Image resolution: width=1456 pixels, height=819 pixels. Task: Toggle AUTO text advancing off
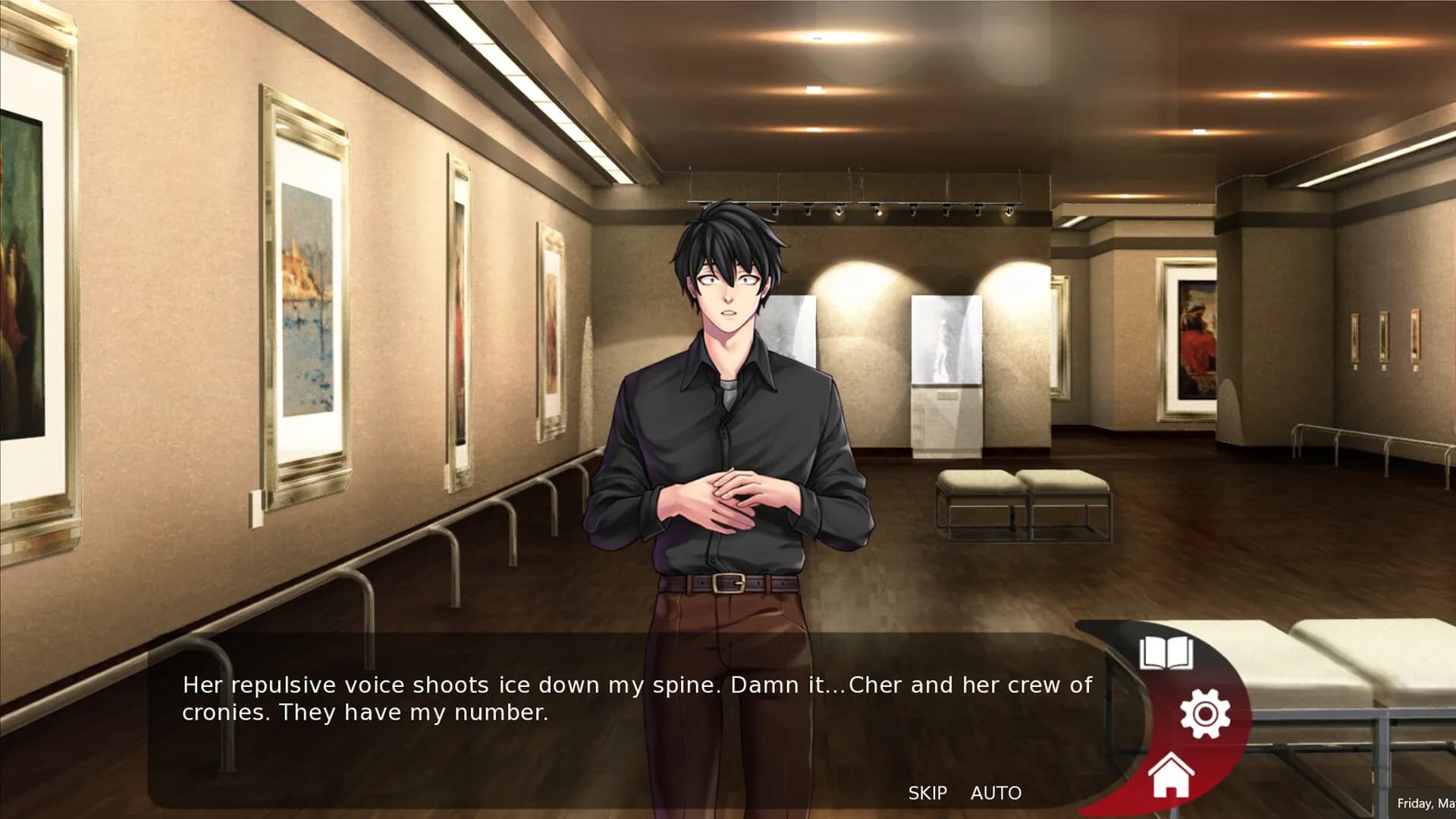pyautogui.click(x=997, y=793)
